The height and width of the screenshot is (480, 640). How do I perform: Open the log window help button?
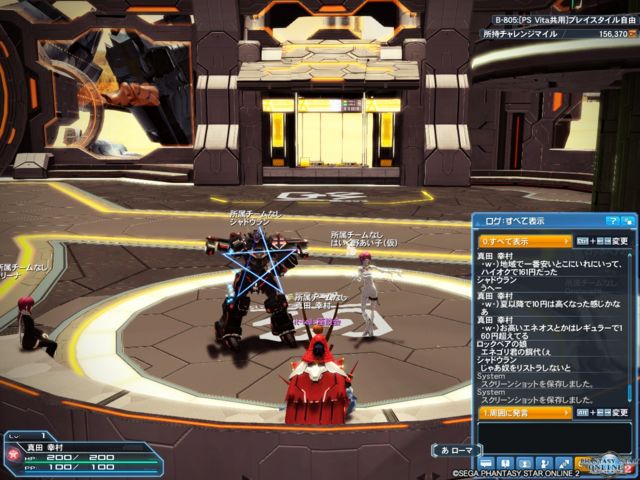tap(613, 221)
